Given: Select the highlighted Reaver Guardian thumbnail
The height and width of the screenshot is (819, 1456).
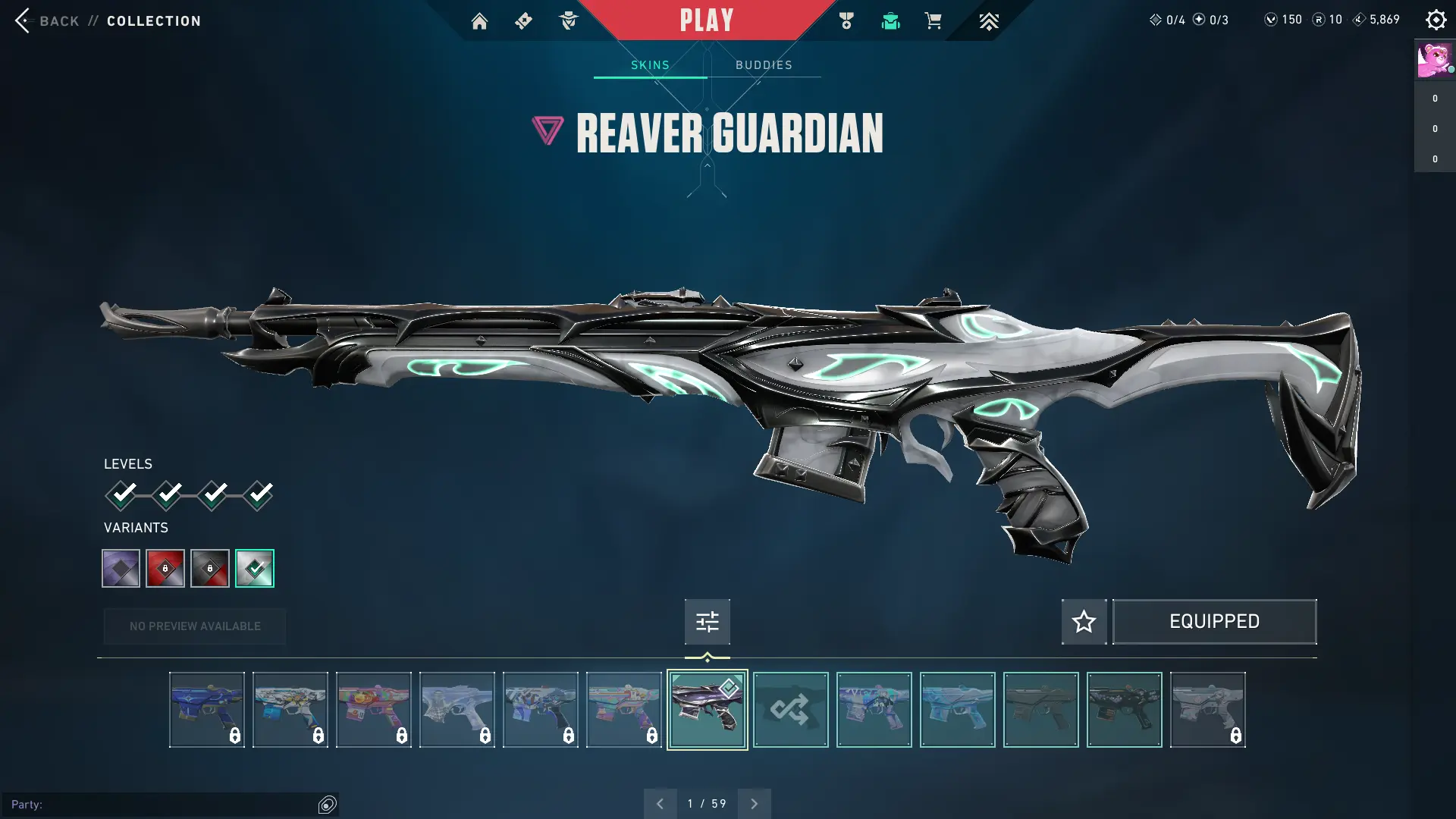Looking at the screenshot, I should 707,710.
